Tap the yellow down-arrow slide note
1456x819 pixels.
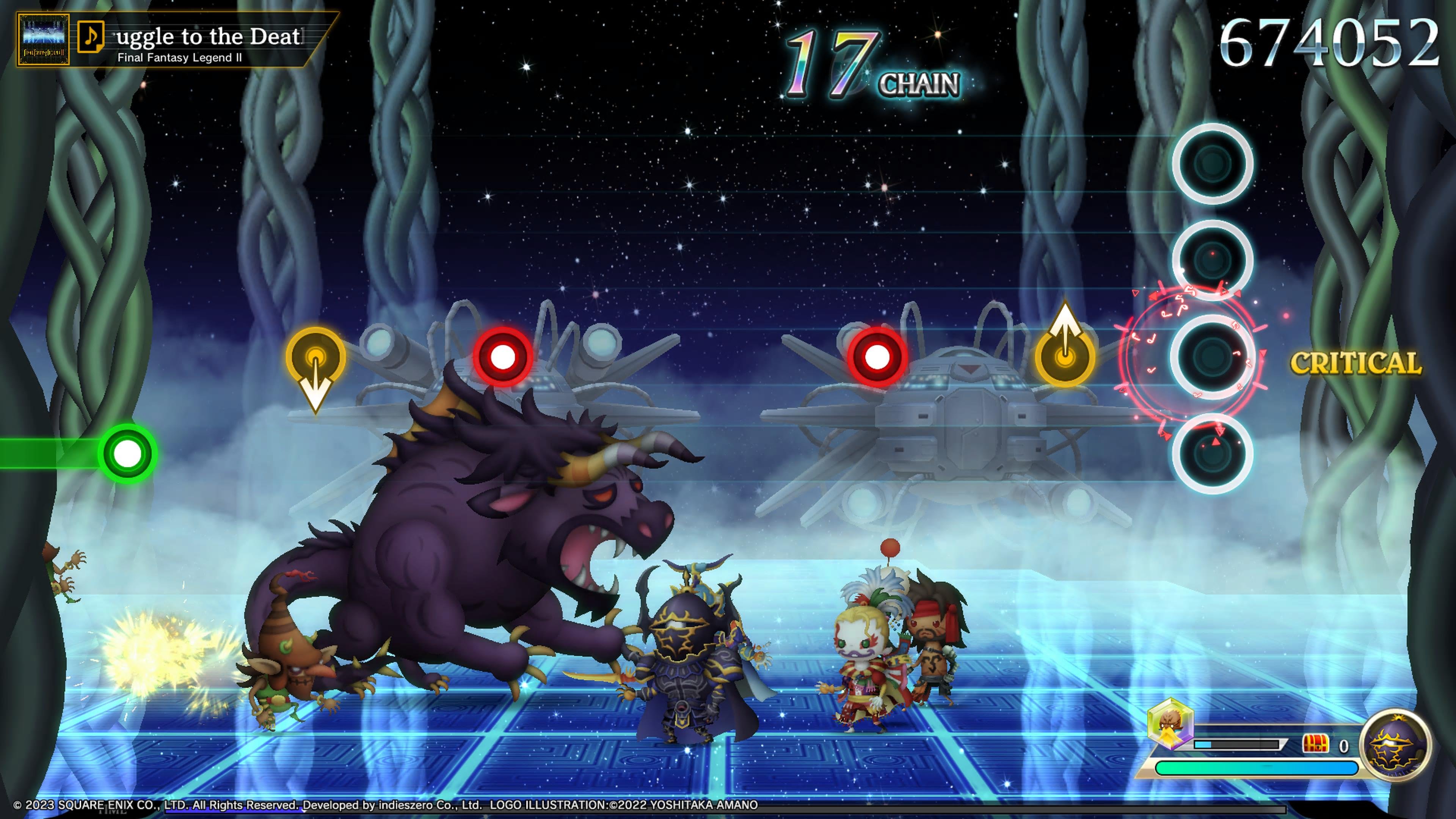pyautogui.click(x=315, y=358)
